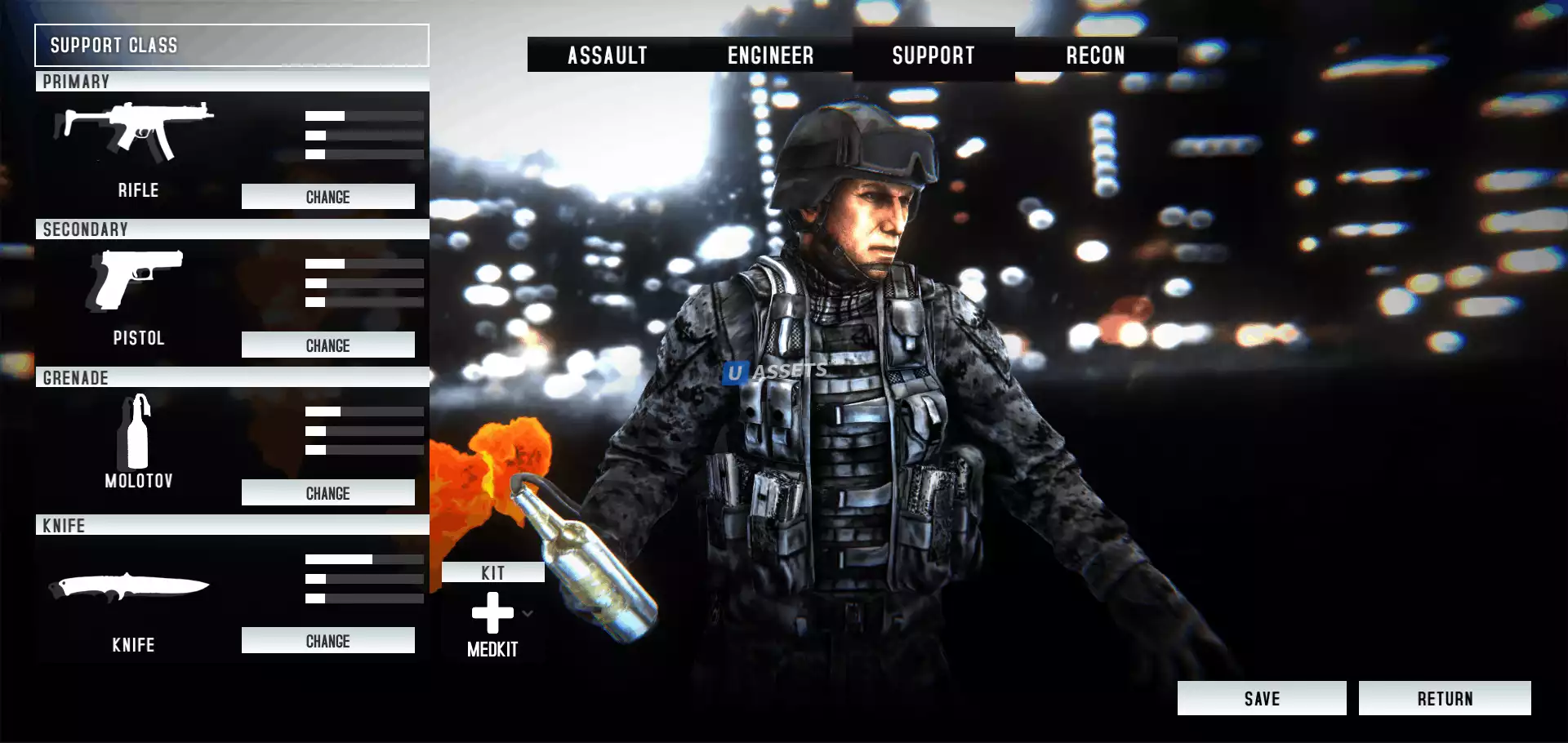Change the Molotov grenade
Image resolution: width=1568 pixels, height=743 pixels.
point(327,493)
